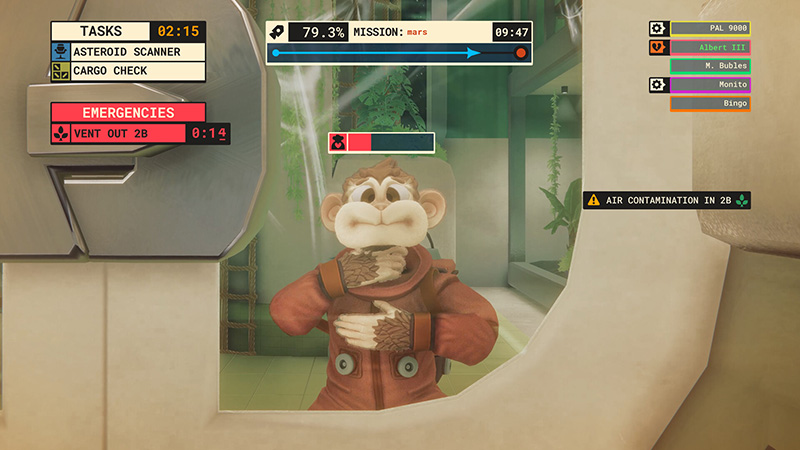
Task: Pick Monito in the crew list
Action: tap(710, 85)
